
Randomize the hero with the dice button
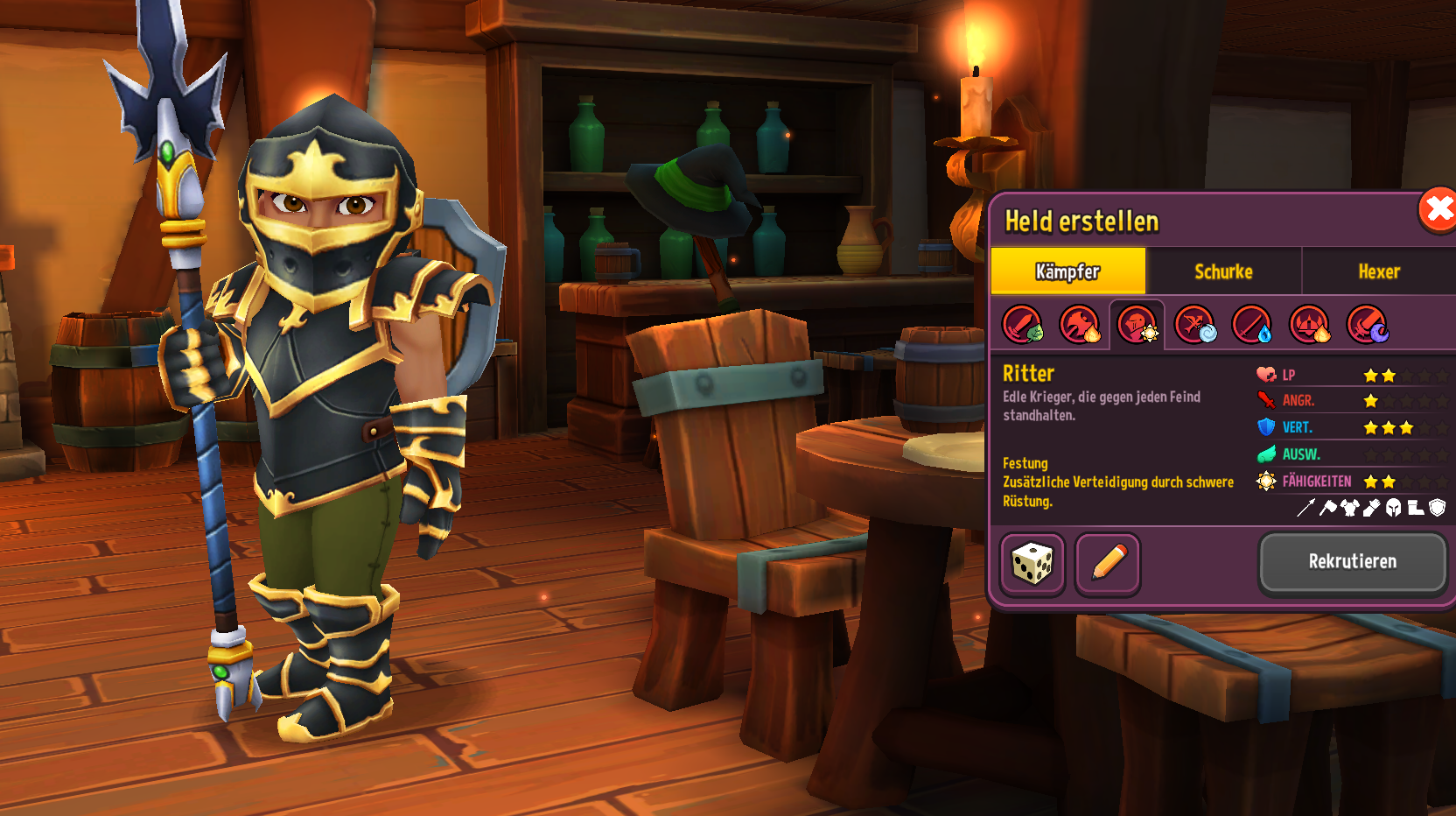(1032, 564)
